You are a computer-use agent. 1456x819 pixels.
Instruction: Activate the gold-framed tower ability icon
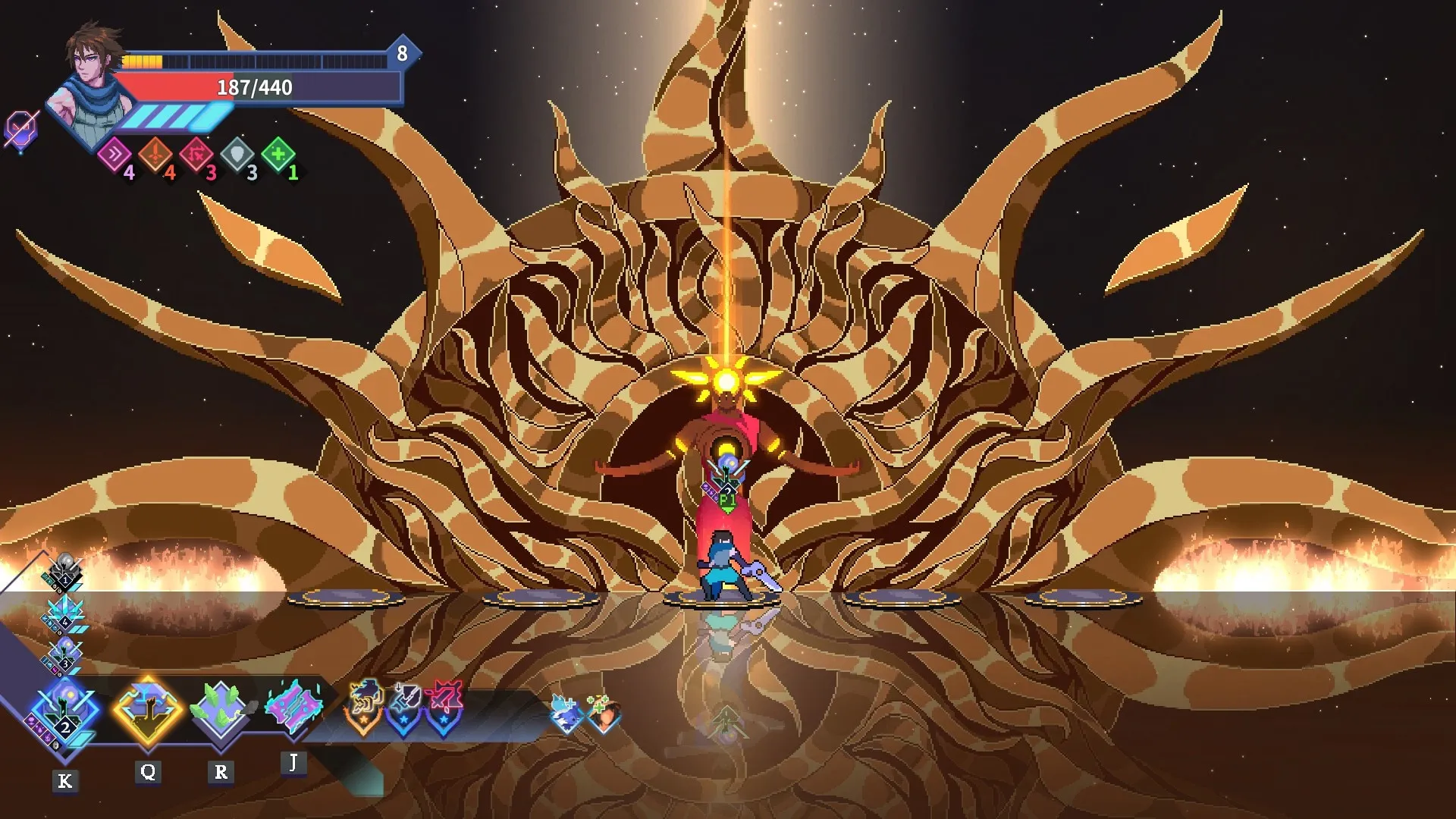point(148,711)
